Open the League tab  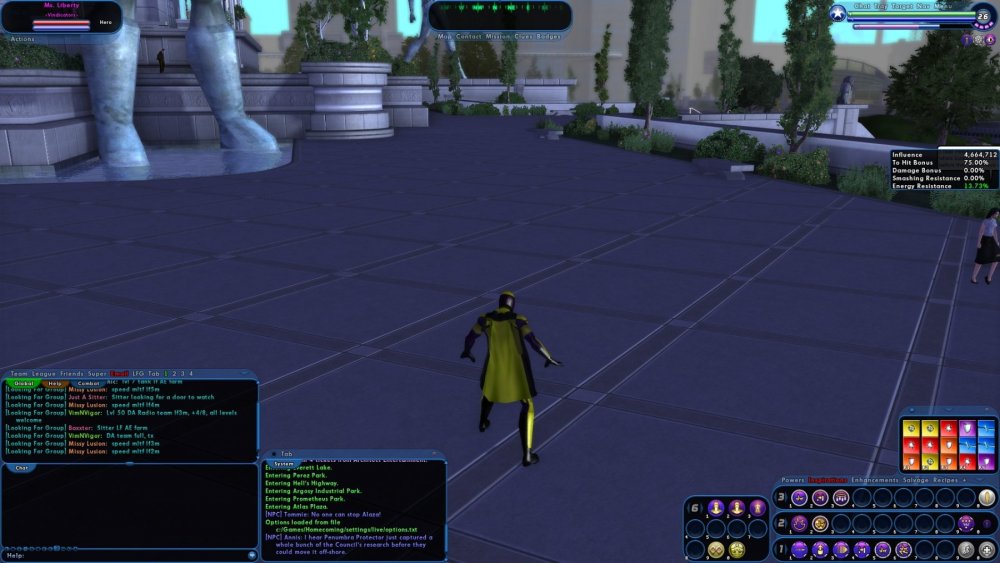click(x=44, y=373)
